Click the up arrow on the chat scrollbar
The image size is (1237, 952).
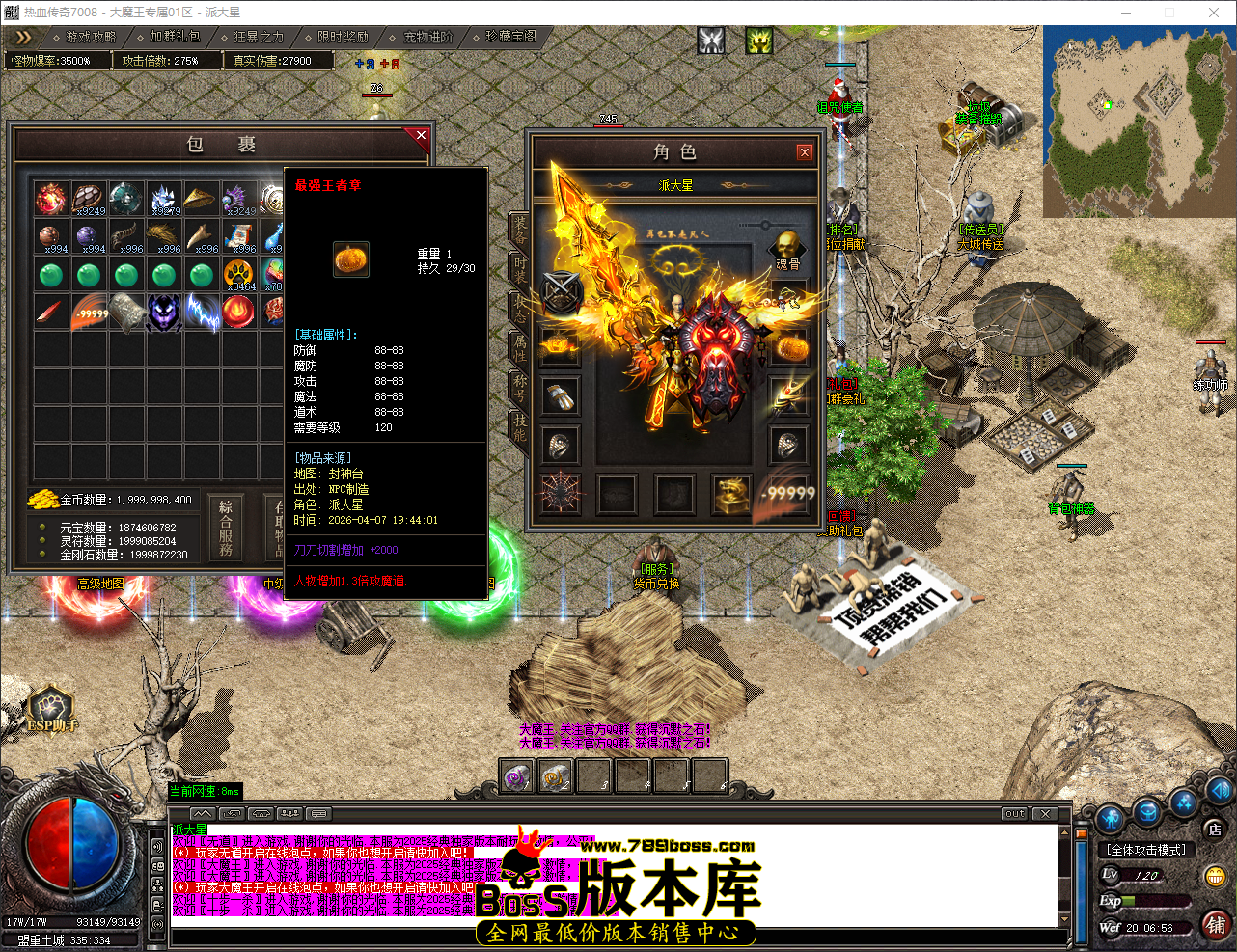(x=1064, y=832)
